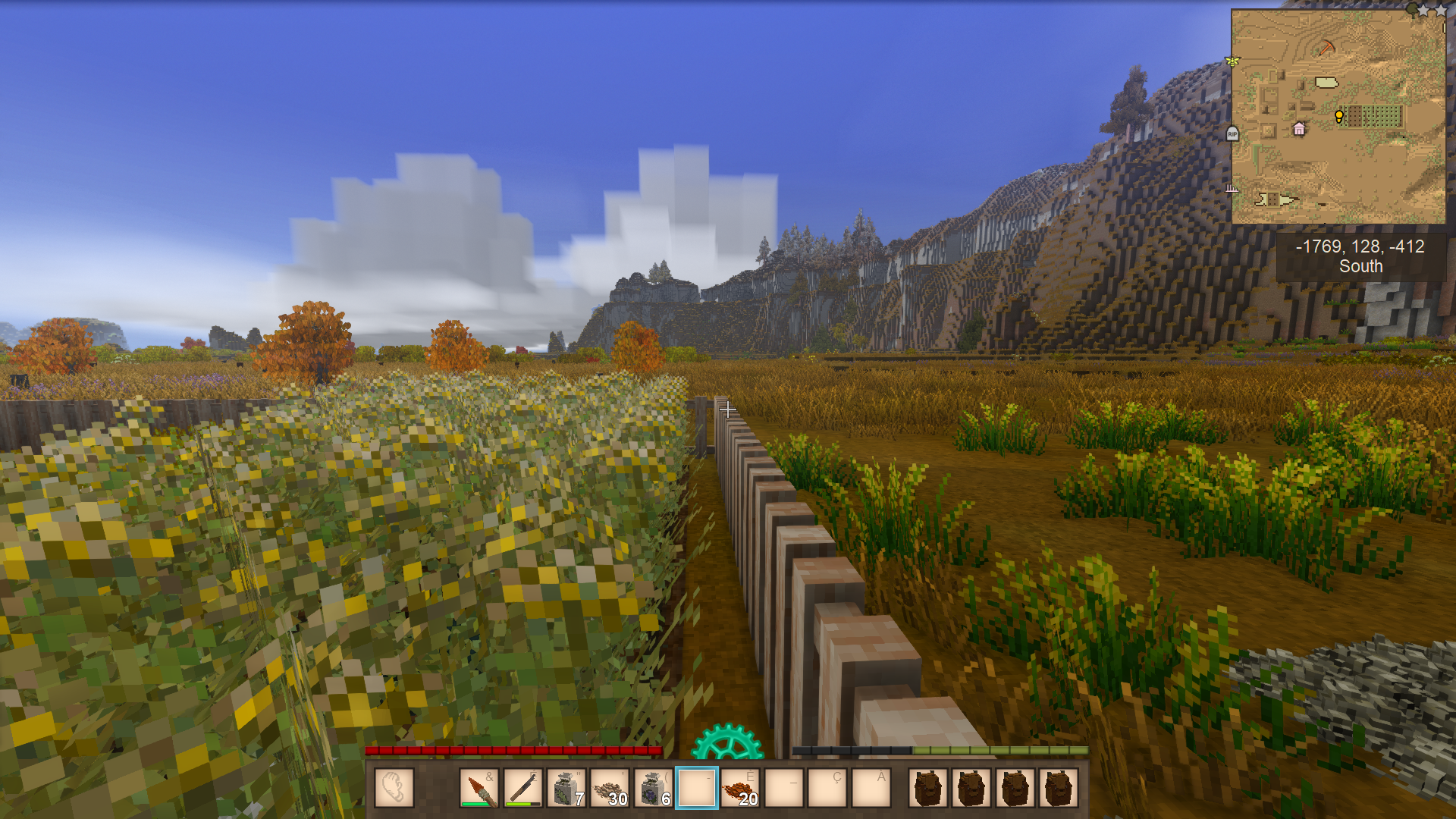Pick the purple flower seed bag stack of 6
This screenshot has width=1456, height=819.
point(653,788)
